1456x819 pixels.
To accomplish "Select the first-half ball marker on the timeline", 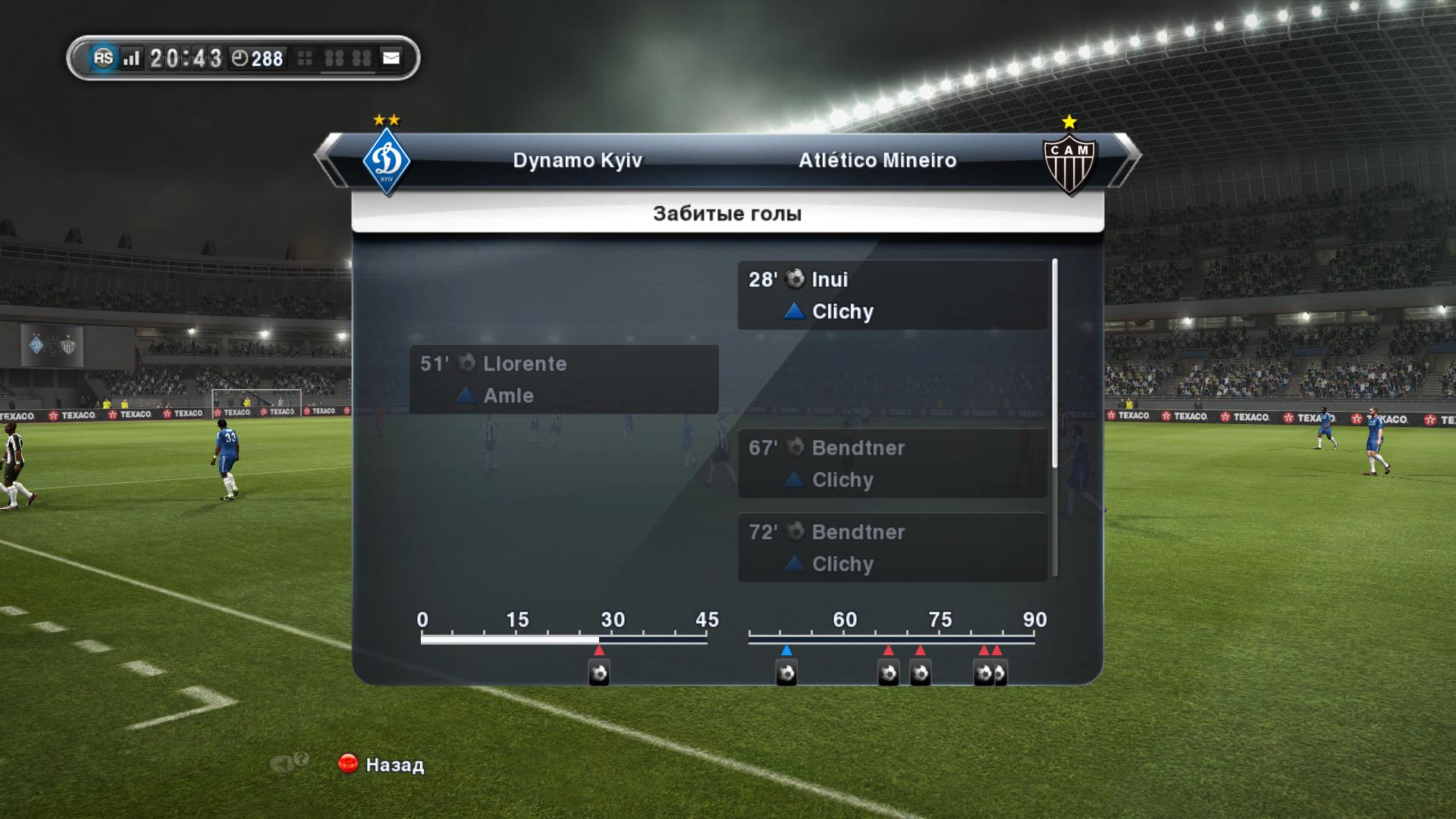I will 599,673.
